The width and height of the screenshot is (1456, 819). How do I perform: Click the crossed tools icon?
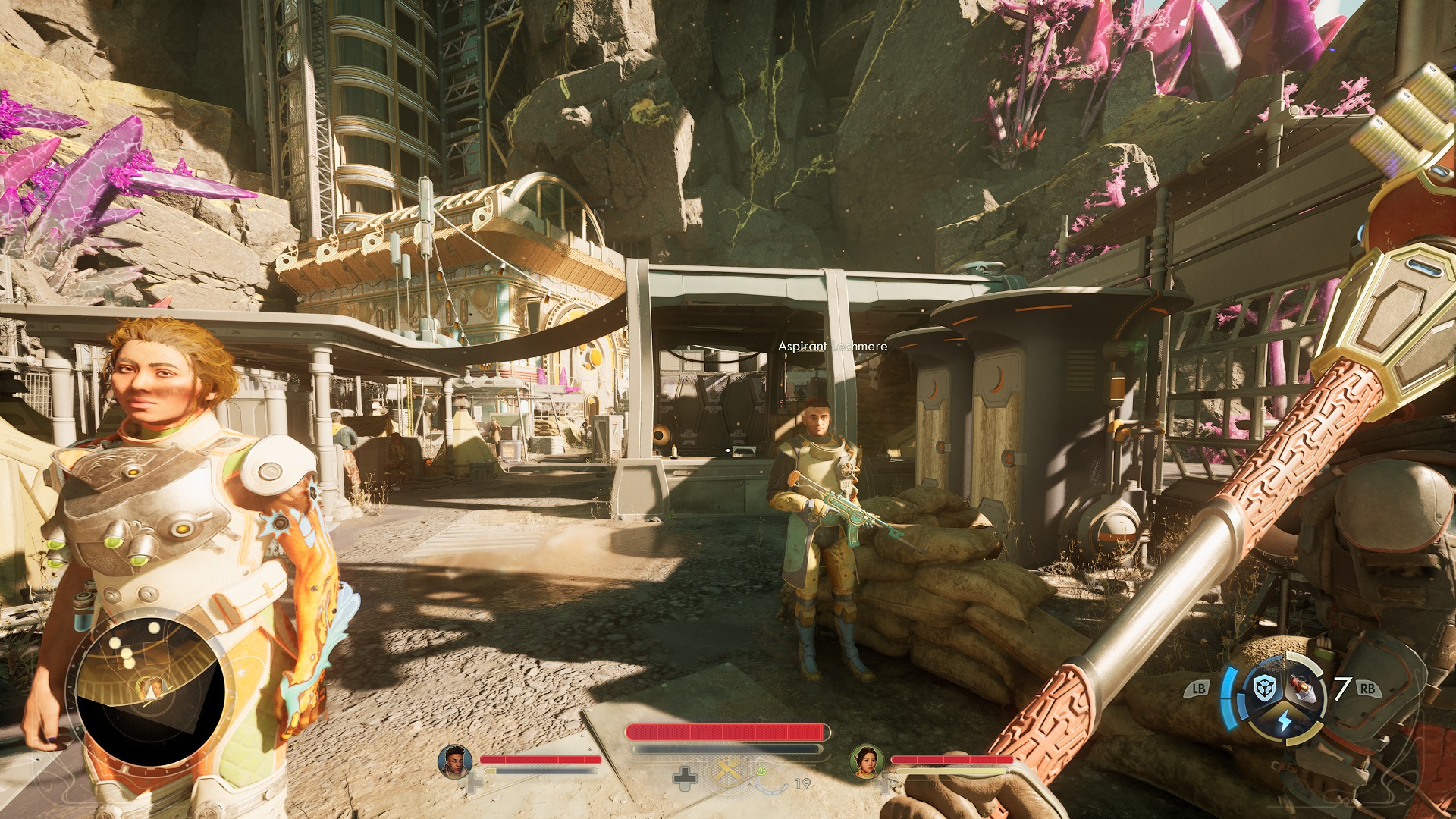(x=728, y=772)
